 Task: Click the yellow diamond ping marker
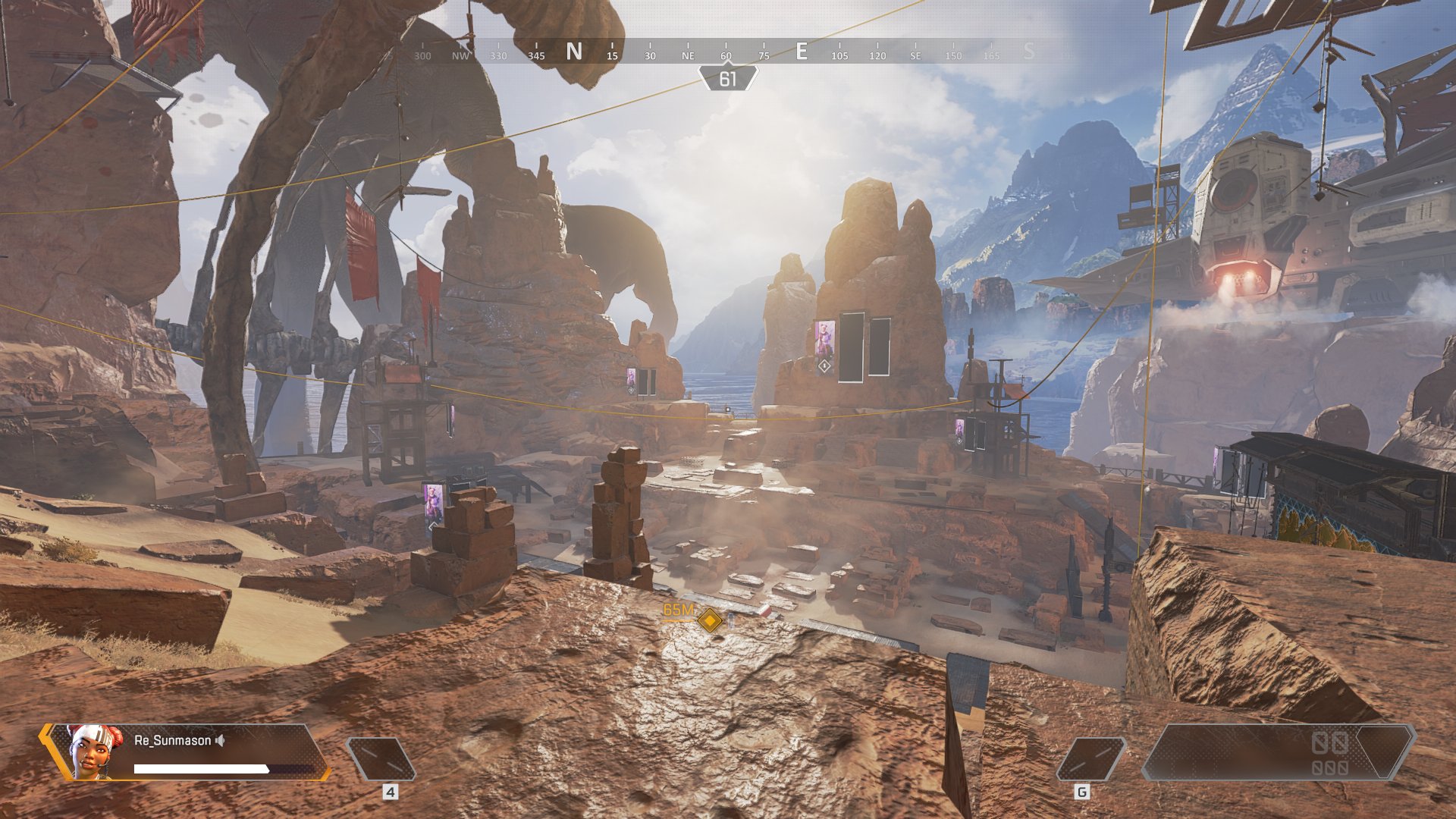coord(710,620)
